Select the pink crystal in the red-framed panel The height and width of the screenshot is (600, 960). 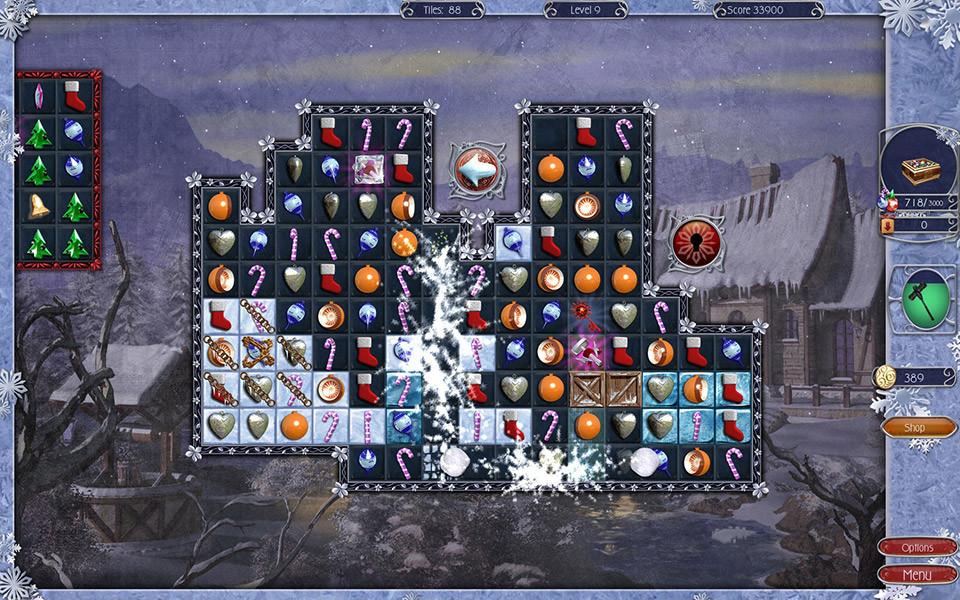pos(38,96)
